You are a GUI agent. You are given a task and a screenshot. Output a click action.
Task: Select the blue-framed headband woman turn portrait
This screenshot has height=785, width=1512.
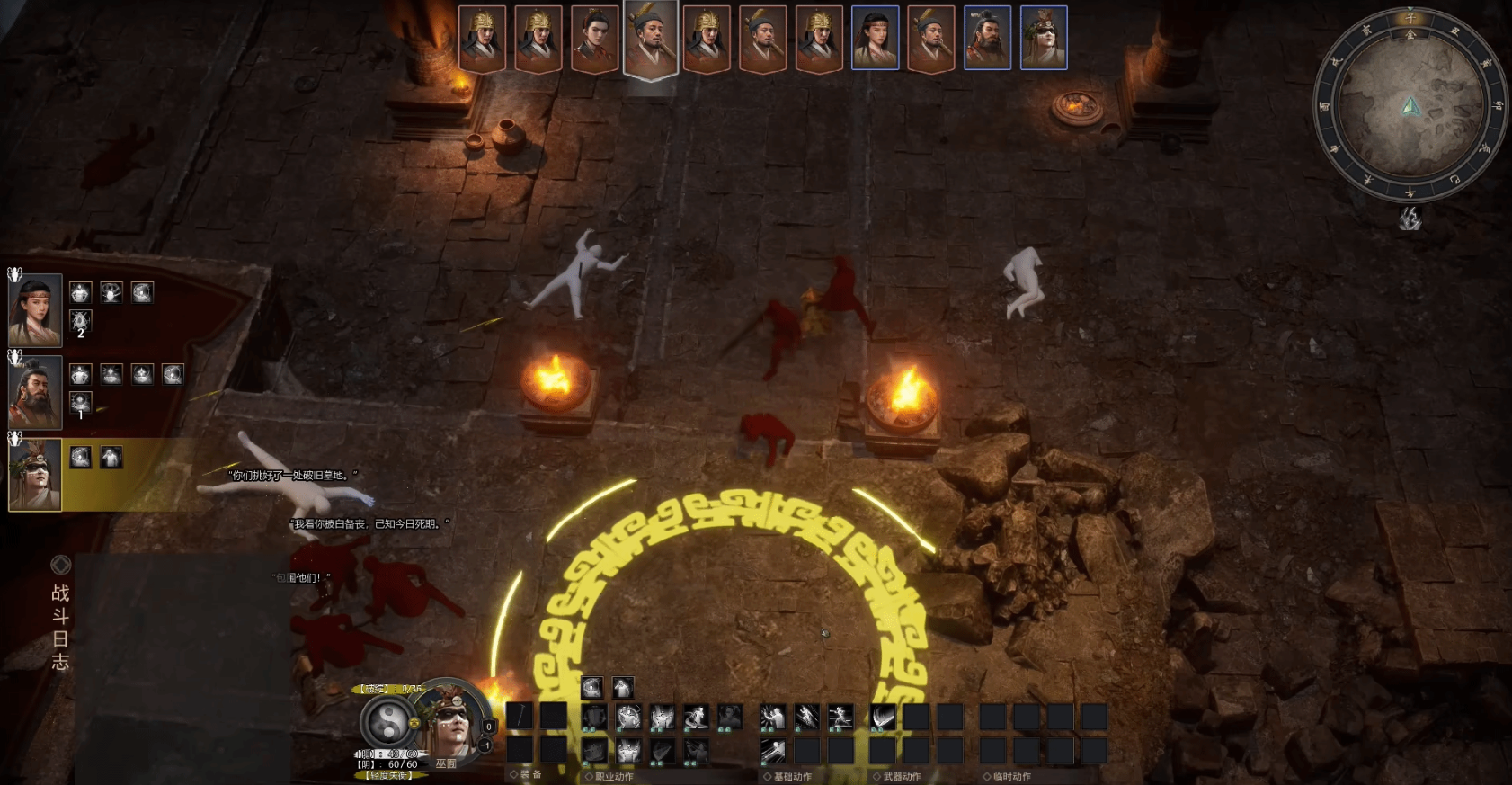tap(875, 39)
